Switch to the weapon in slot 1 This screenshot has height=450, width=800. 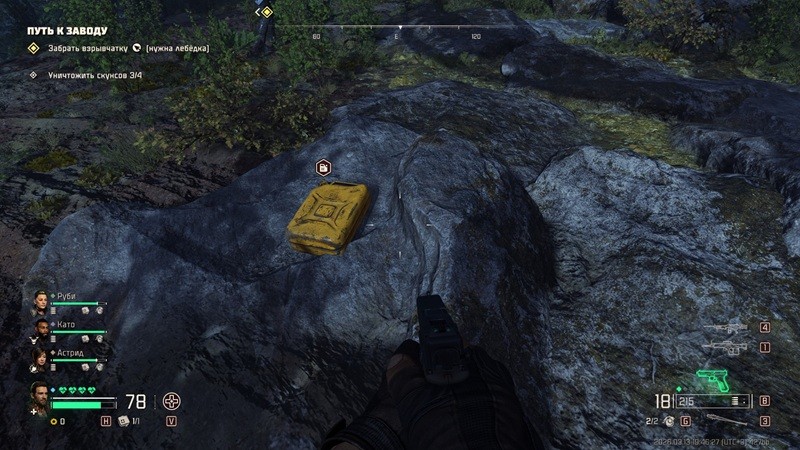click(725, 347)
